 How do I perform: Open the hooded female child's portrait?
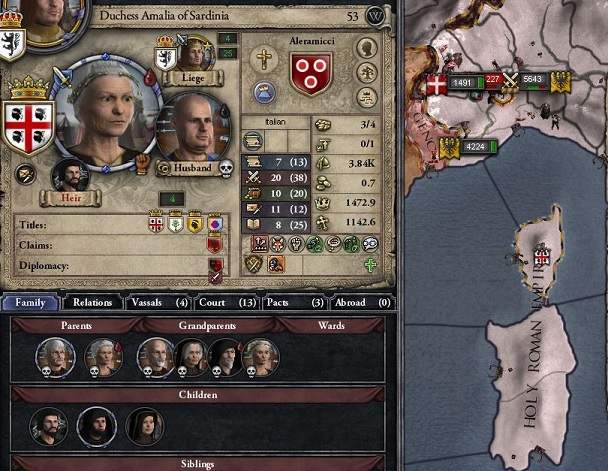click(x=145, y=425)
